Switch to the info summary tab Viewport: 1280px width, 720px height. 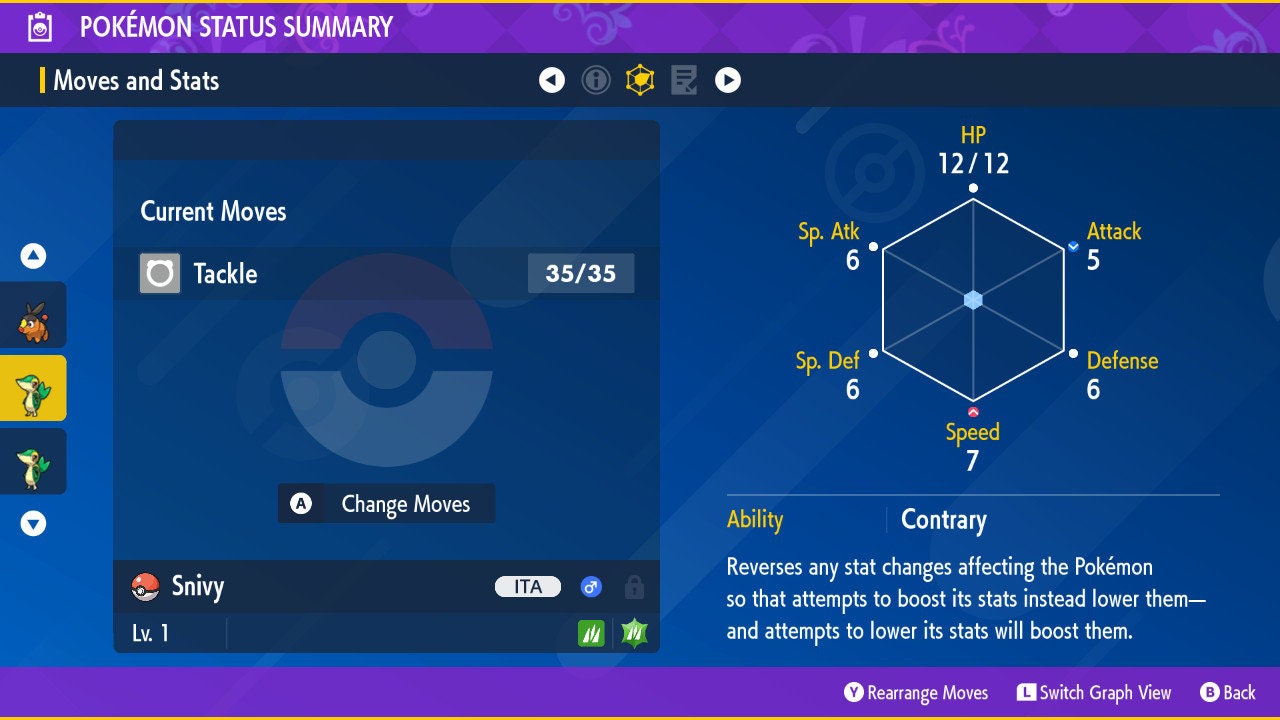pos(596,80)
